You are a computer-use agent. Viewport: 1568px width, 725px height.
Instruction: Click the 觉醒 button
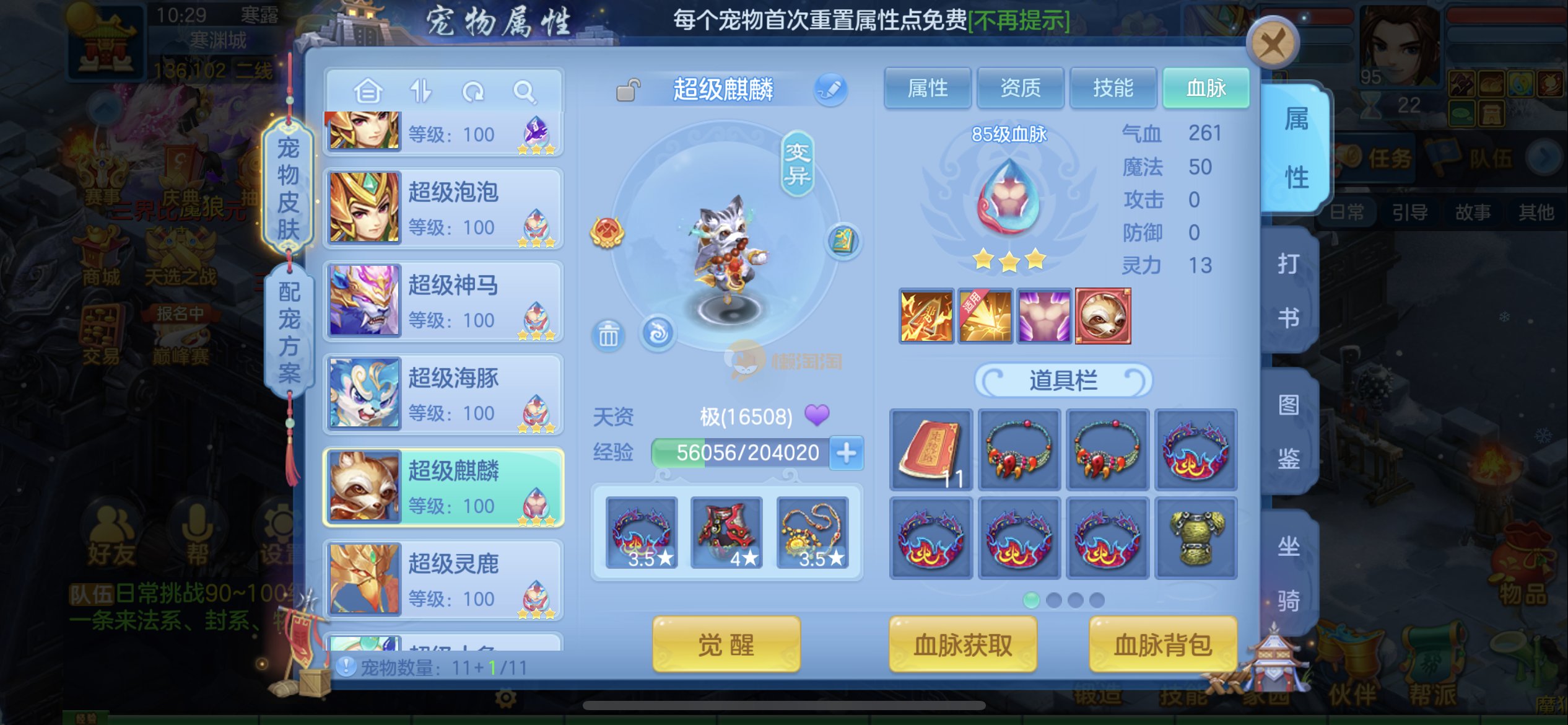click(x=726, y=644)
